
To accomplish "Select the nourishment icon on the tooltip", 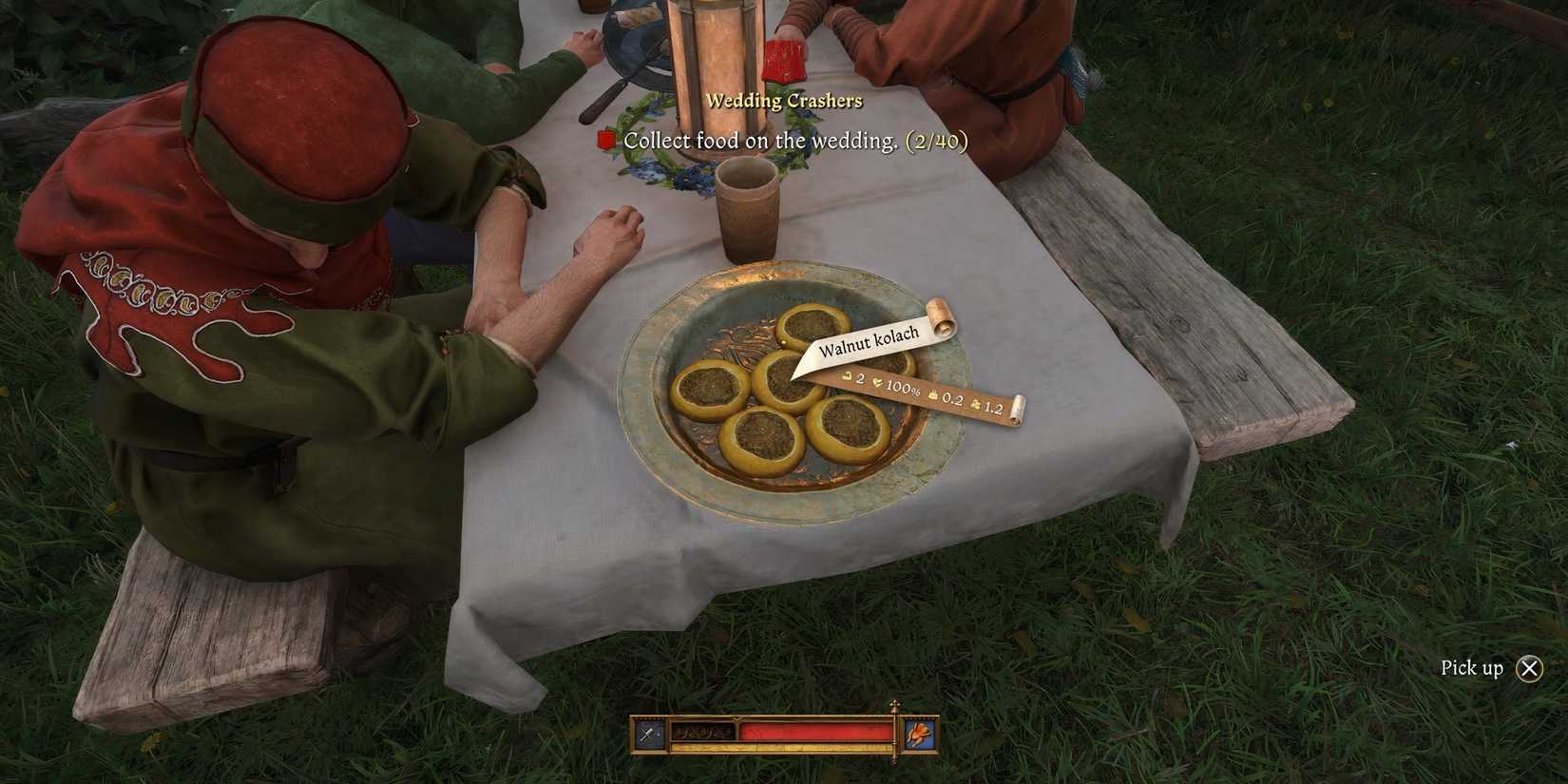I will [847, 377].
